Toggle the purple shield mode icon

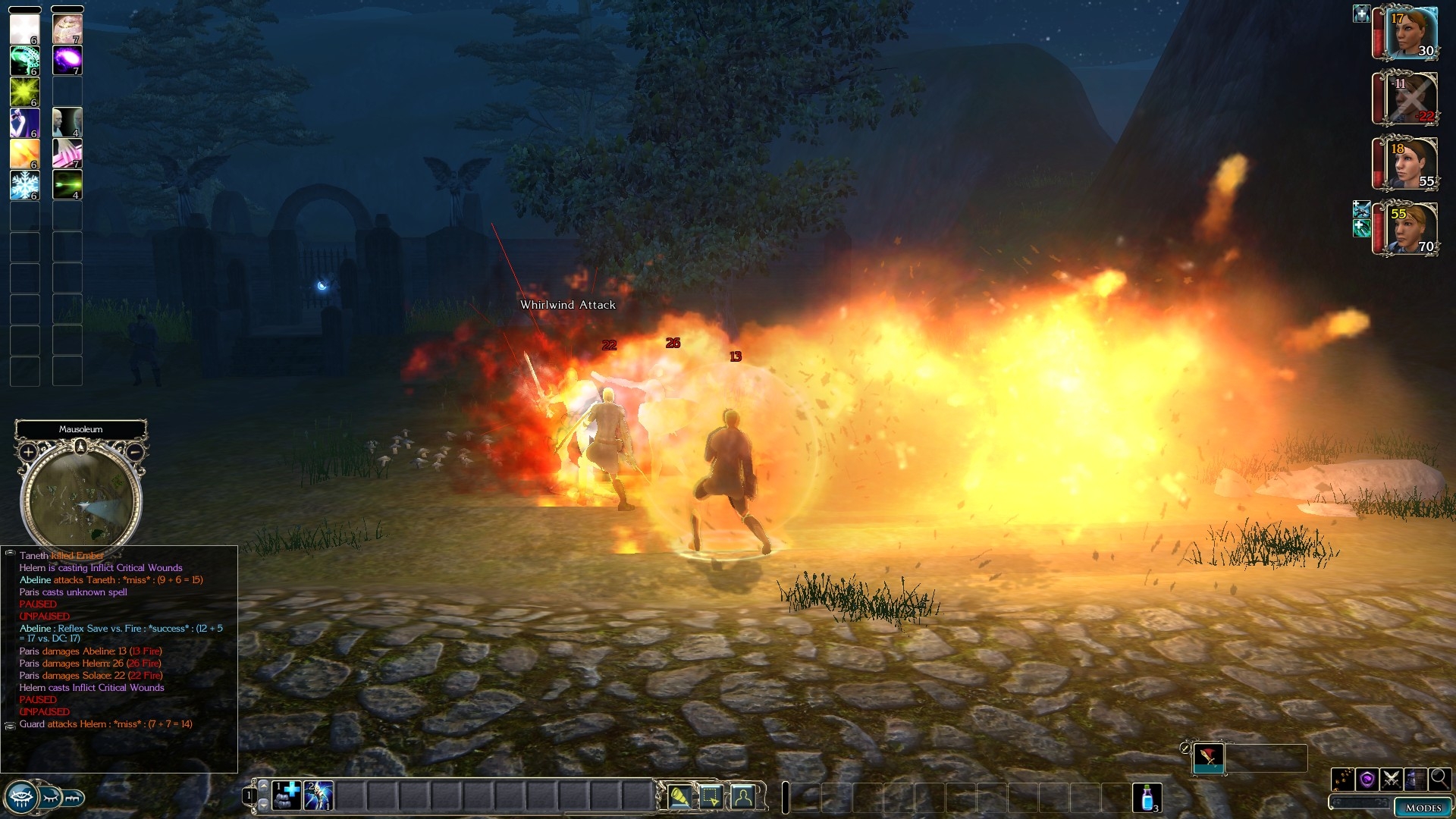pos(1367,779)
